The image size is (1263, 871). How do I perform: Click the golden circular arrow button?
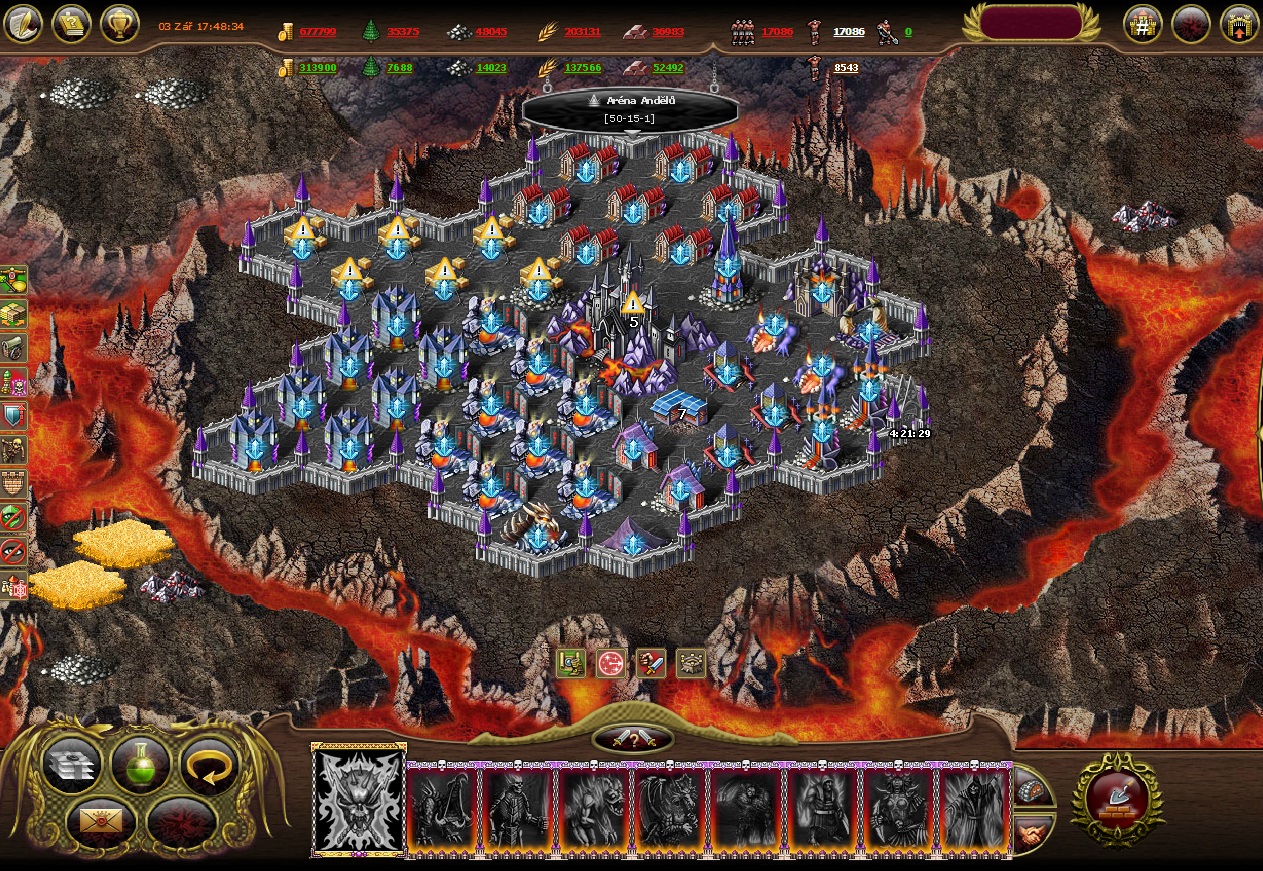209,765
